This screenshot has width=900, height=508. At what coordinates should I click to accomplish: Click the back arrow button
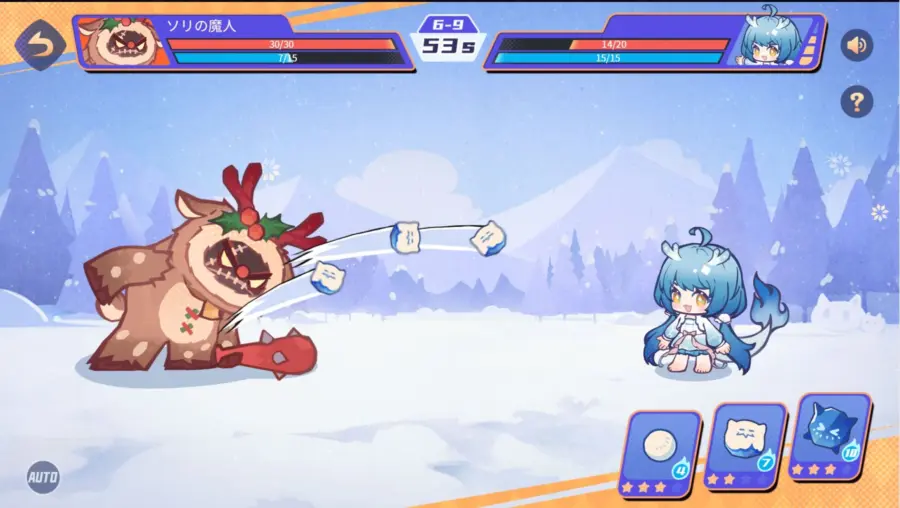[40, 43]
